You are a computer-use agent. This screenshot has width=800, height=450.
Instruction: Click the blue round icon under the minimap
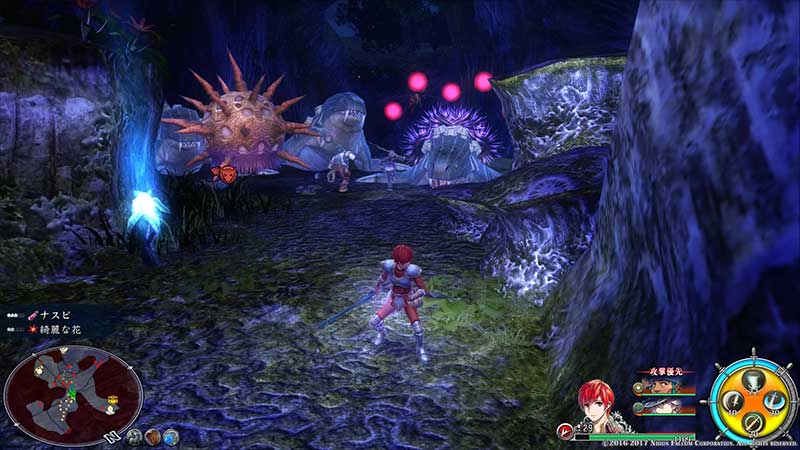point(171,436)
